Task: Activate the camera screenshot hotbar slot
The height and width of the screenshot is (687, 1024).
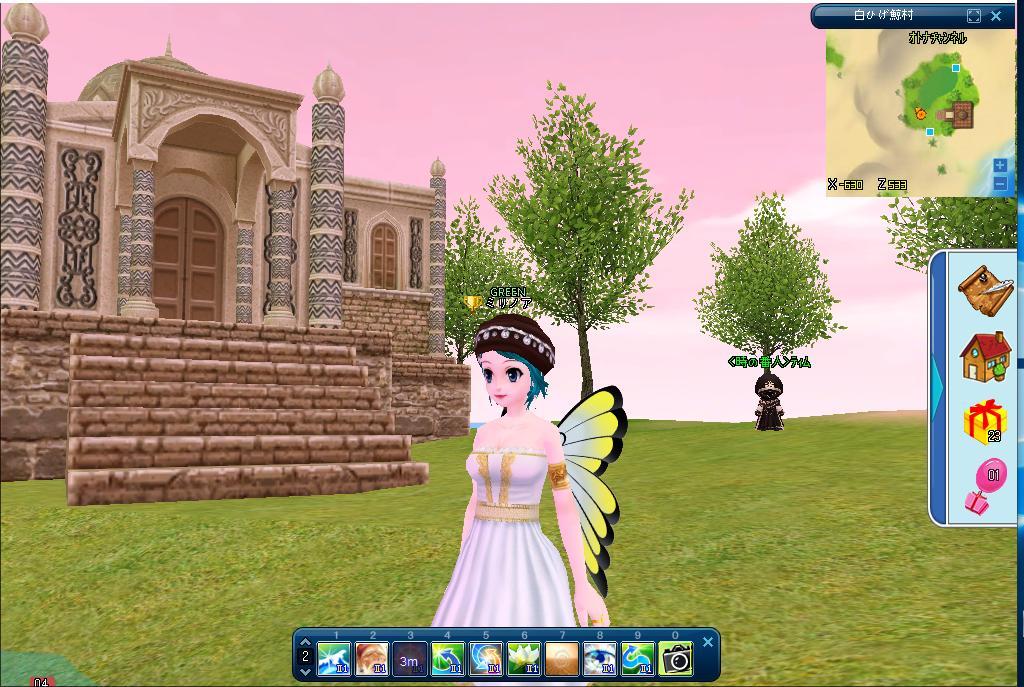Action: (x=676, y=659)
